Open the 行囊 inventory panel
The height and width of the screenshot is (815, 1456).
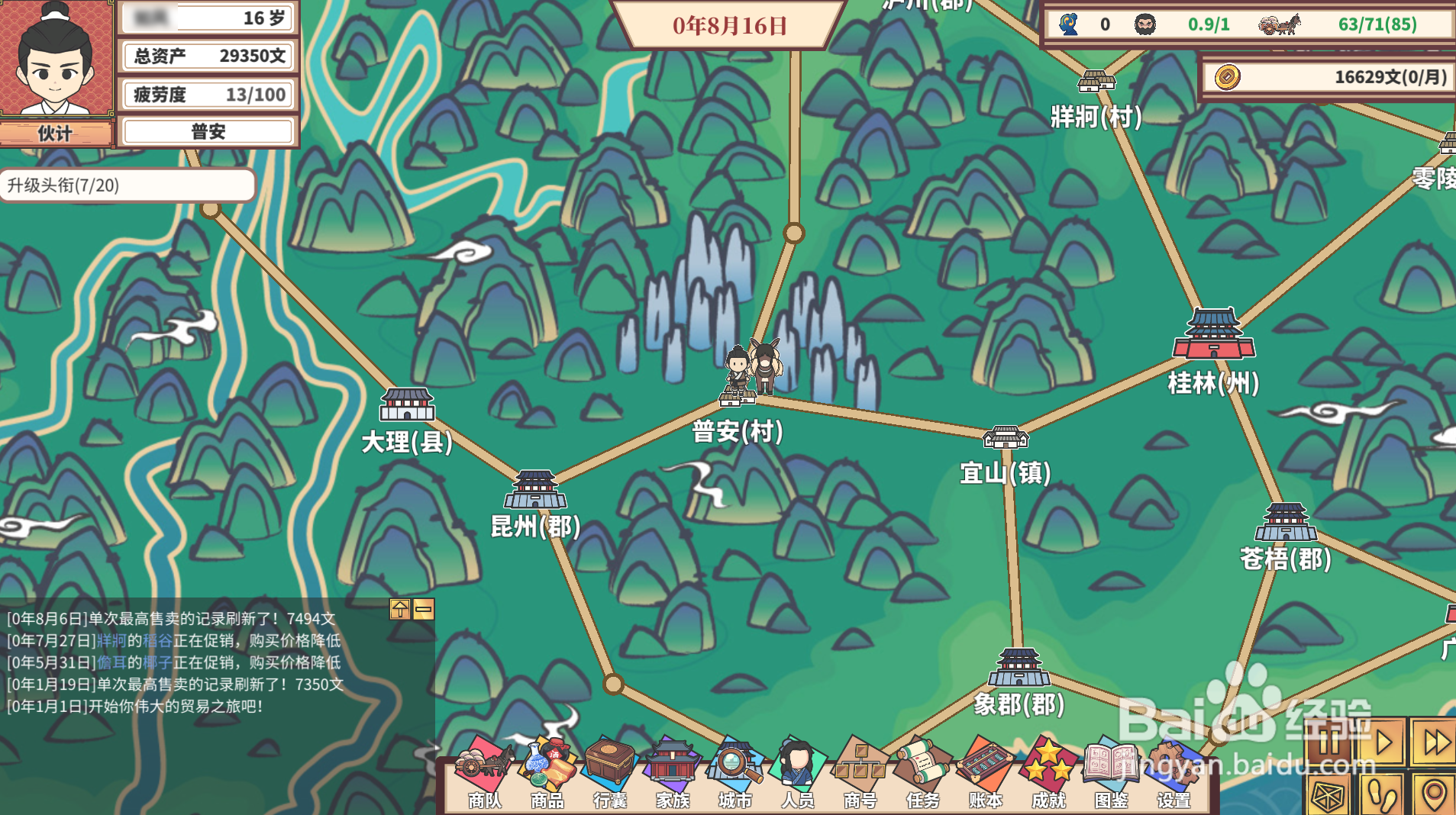tap(610, 771)
